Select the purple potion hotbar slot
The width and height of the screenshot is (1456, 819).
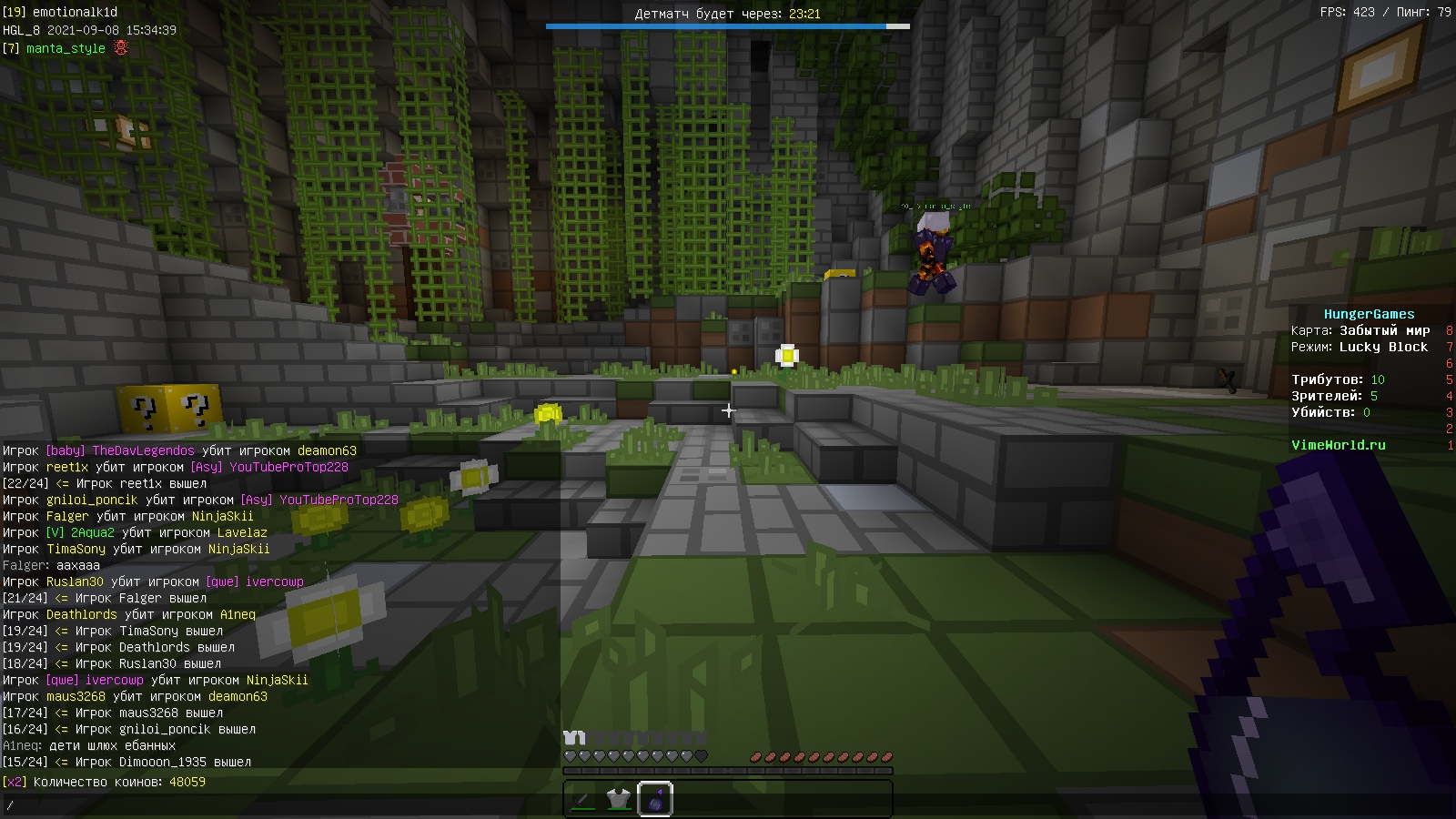click(655, 800)
